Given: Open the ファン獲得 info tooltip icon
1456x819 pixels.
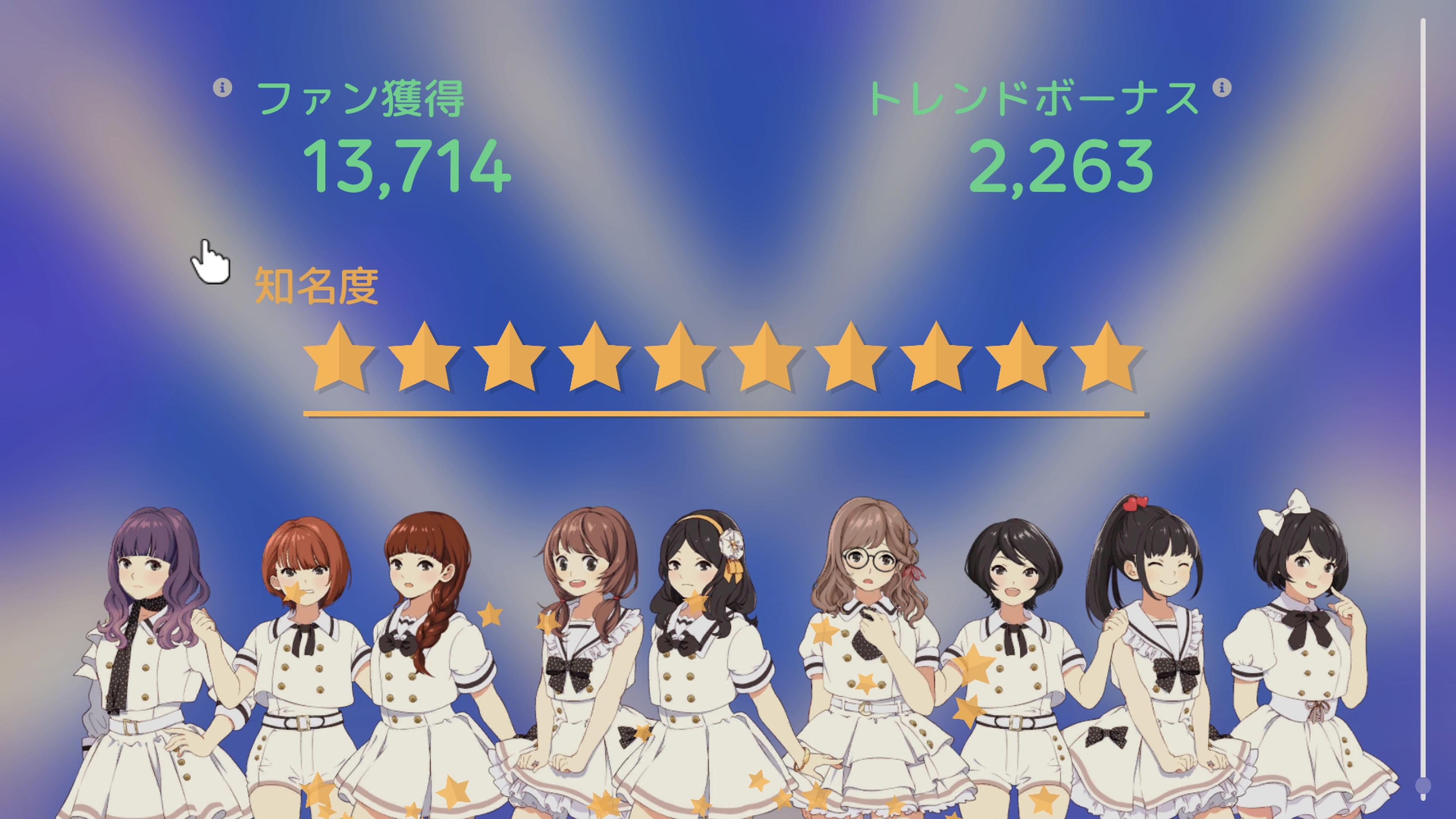Looking at the screenshot, I should tap(223, 88).
